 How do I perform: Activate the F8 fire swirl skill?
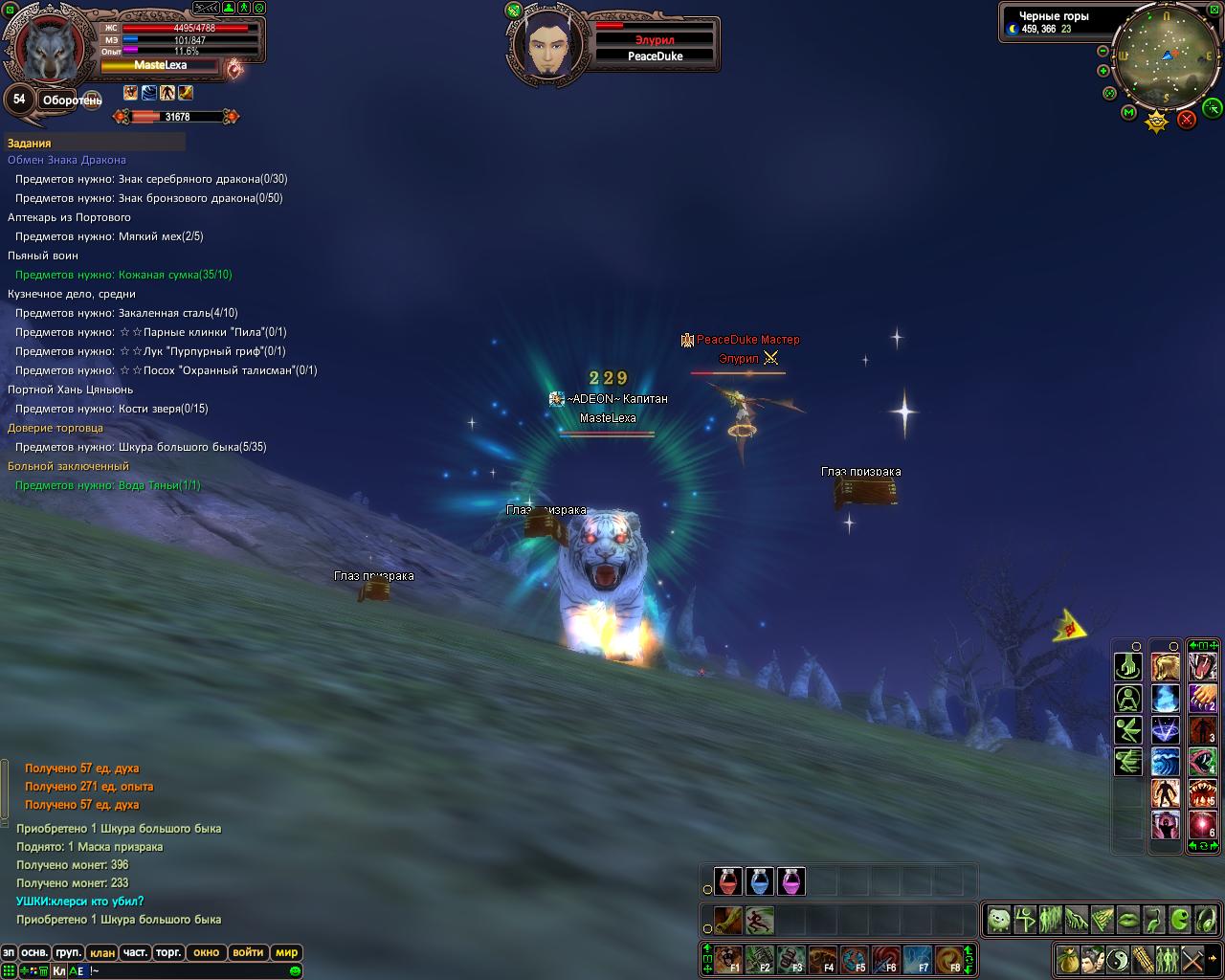coord(948,959)
